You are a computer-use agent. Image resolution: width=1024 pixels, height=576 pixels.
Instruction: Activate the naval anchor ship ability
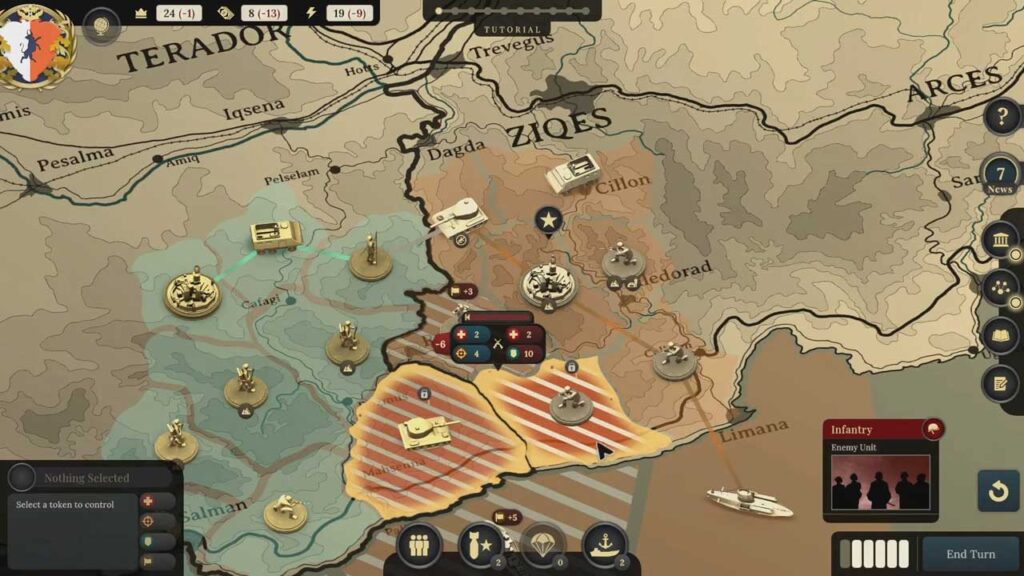click(604, 544)
